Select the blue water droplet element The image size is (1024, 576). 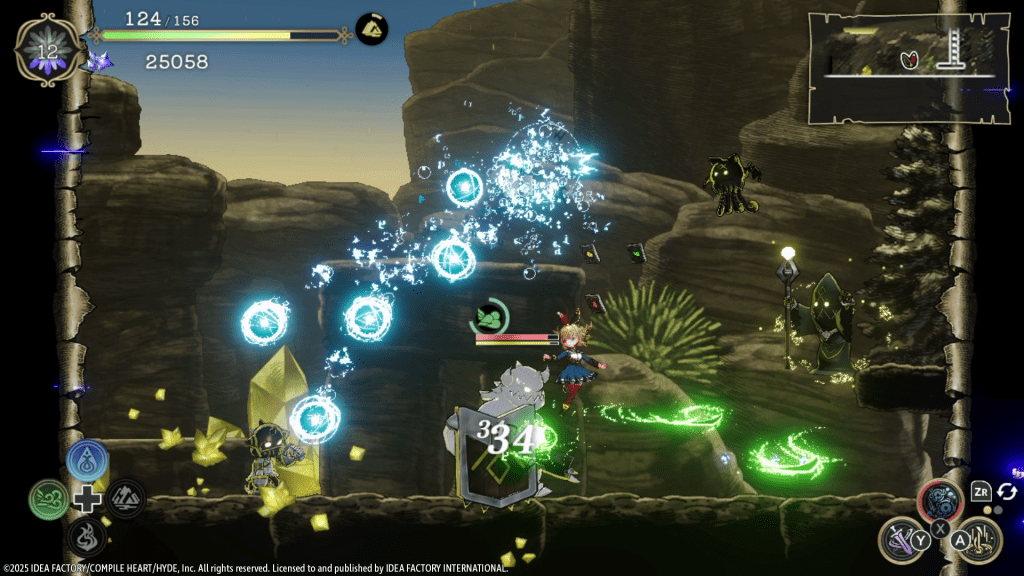(87, 461)
